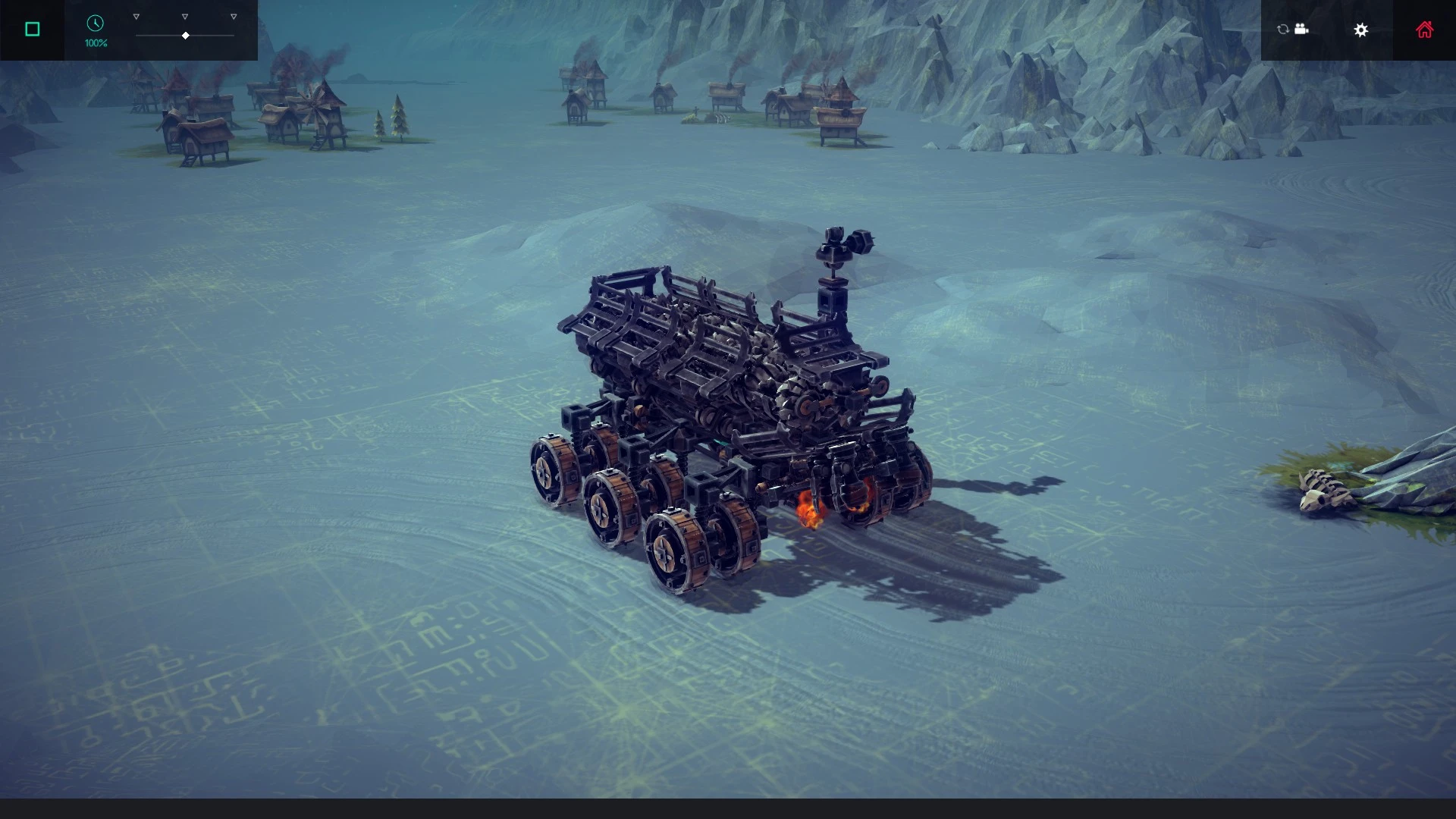The width and height of the screenshot is (1456, 819).
Task: Select the camera block atop the machine
Action: tap(834, 241)
